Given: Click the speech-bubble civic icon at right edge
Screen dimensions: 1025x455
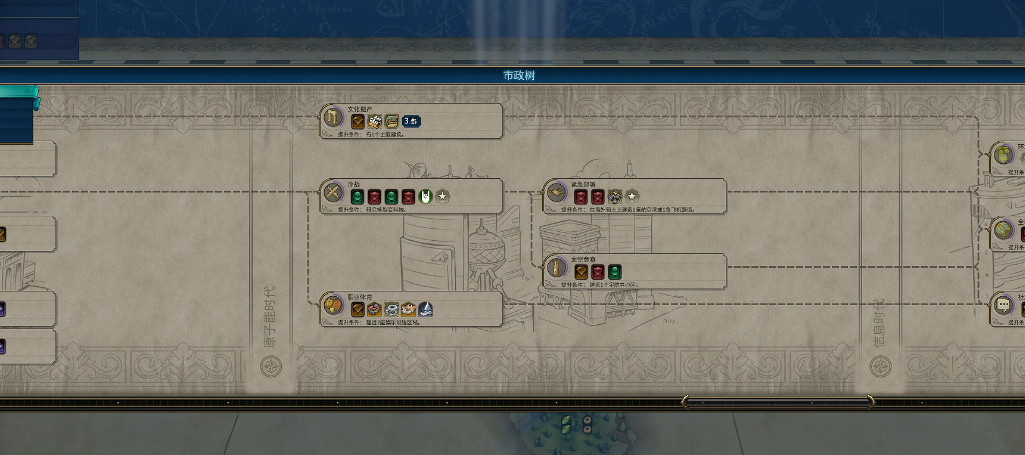Looking at the screenshot, I should tap(1003, 306).
